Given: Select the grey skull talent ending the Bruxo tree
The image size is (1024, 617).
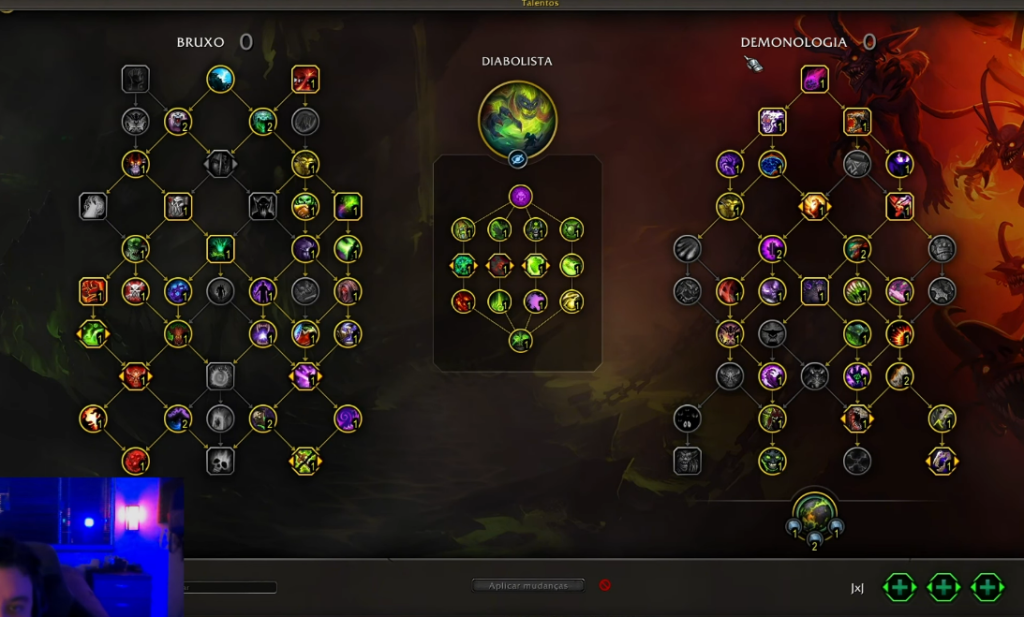Looking at the screenshot, I should pyautogui.click(x=220, y=461).
